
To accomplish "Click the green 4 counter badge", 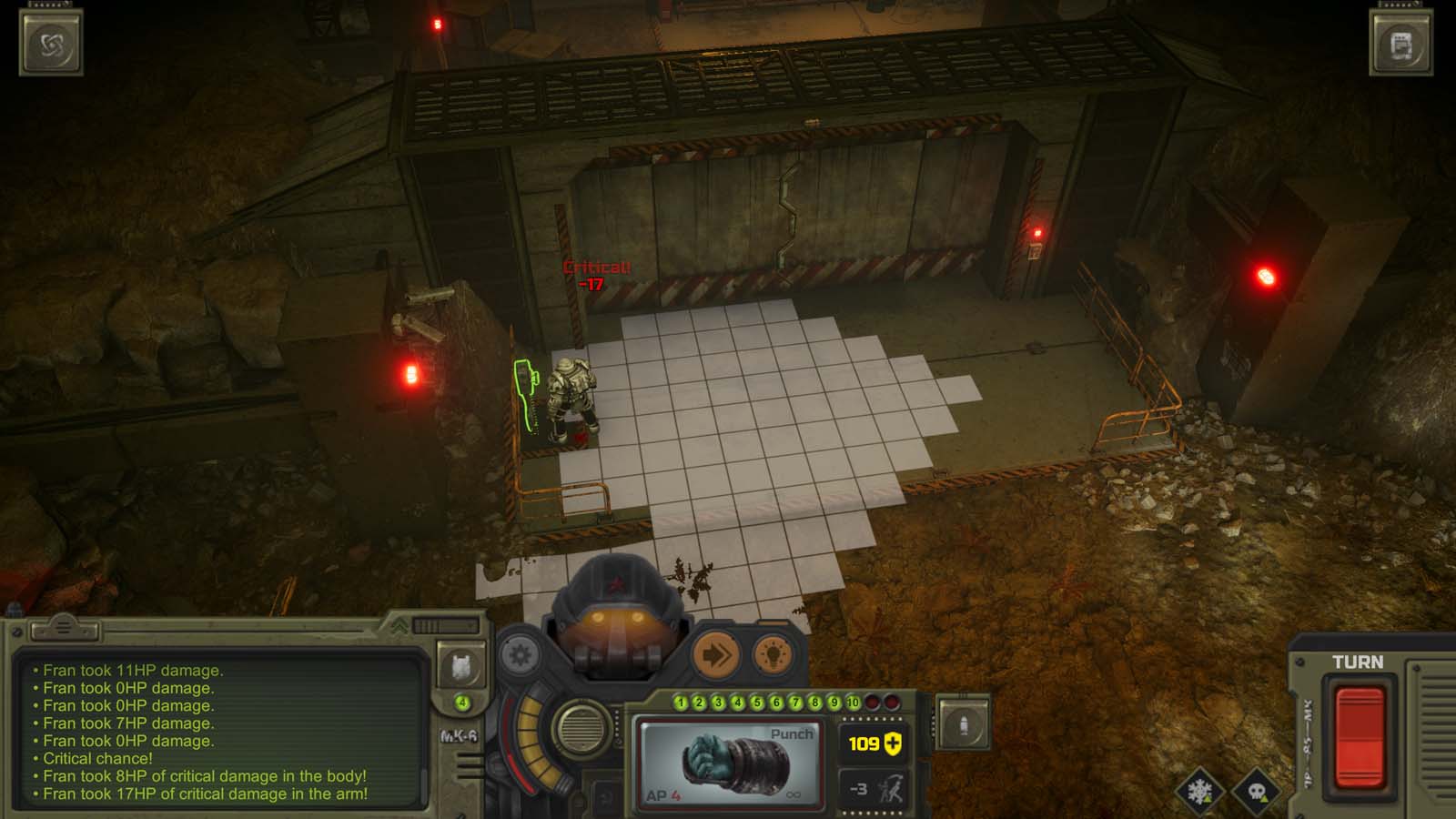I will point(462,703).
